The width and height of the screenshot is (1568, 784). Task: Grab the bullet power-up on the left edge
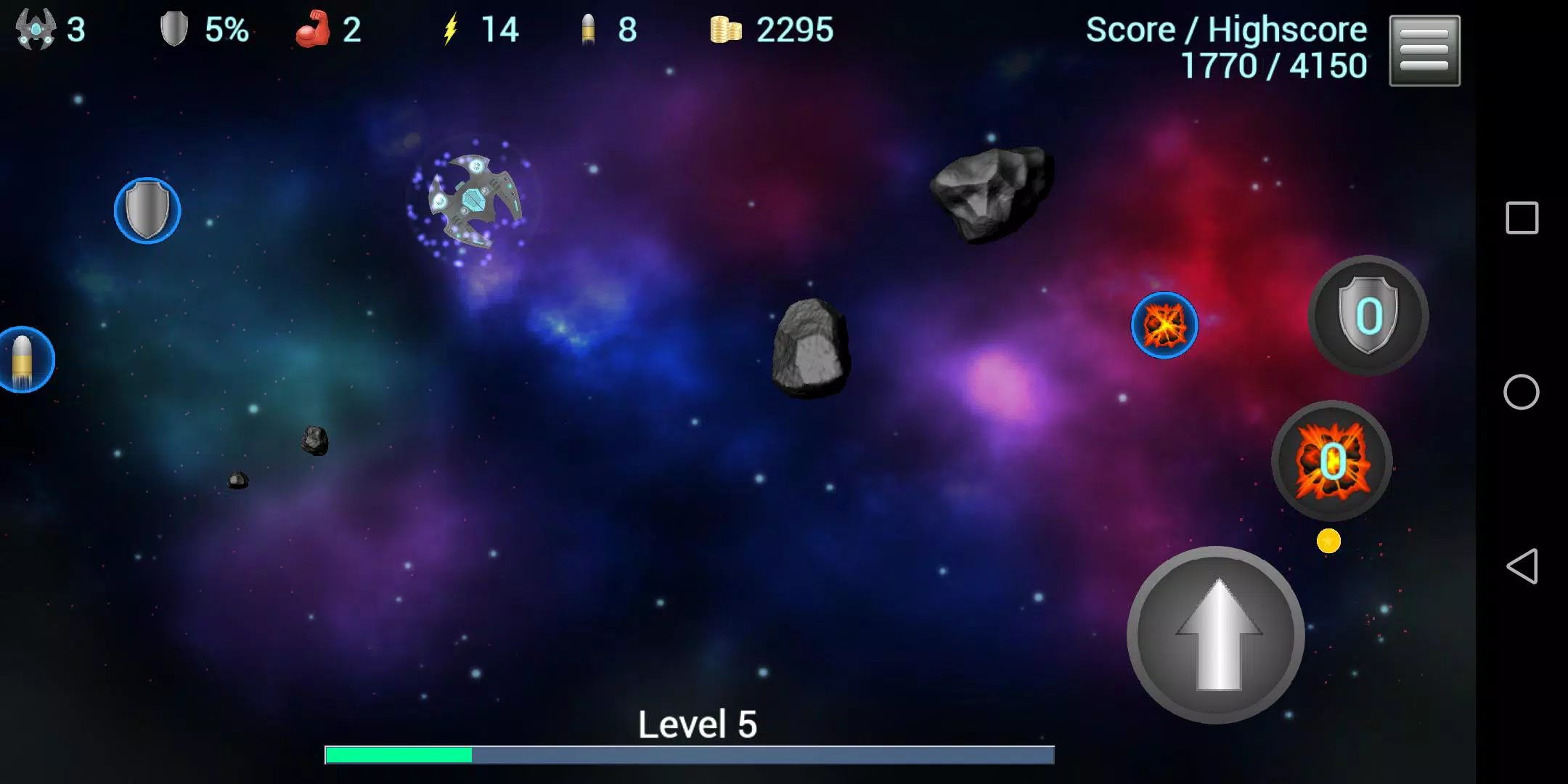pyautogui.click(x=24, y=359)
